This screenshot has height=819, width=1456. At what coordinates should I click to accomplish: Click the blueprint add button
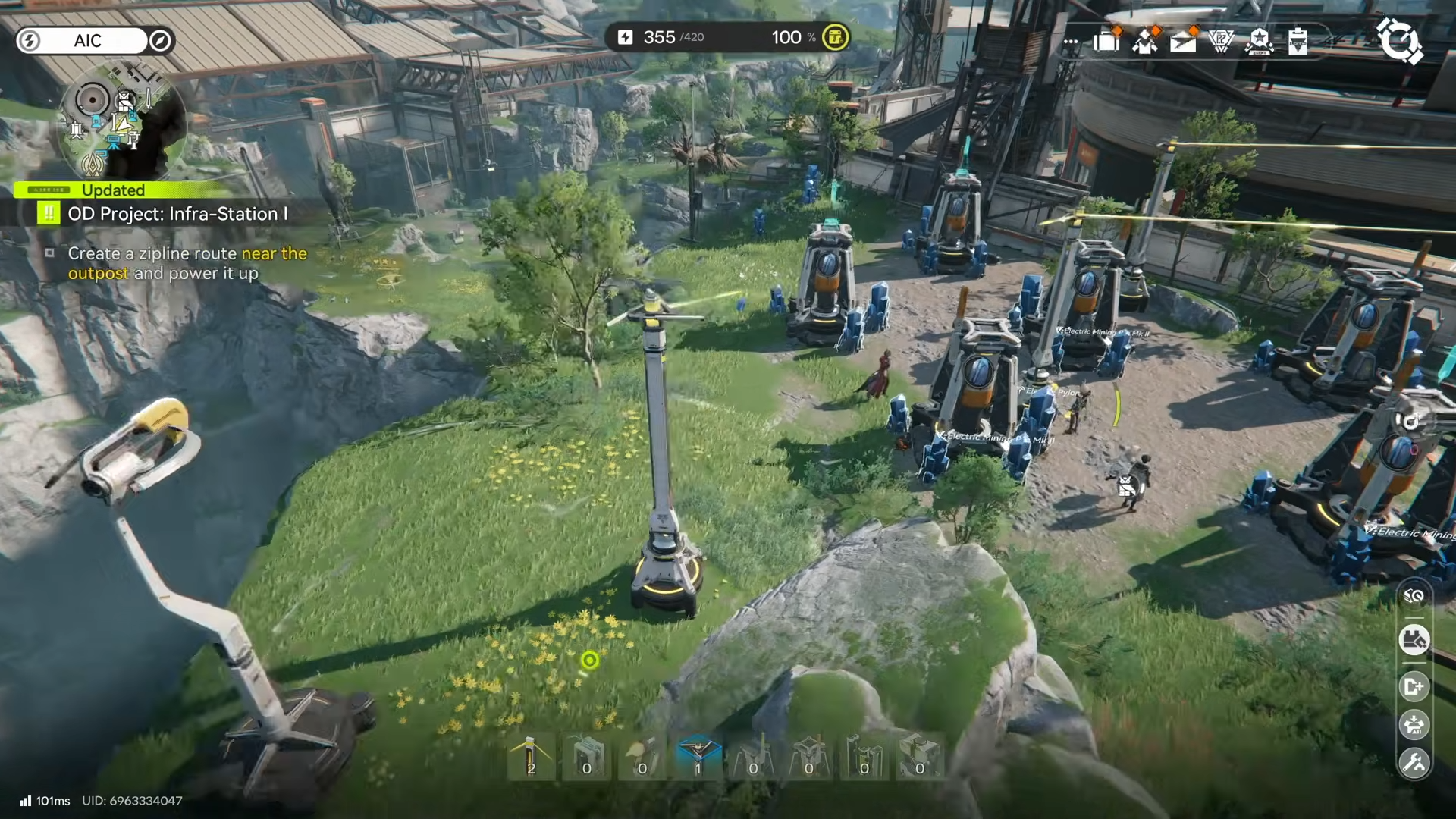point(1414,687)
